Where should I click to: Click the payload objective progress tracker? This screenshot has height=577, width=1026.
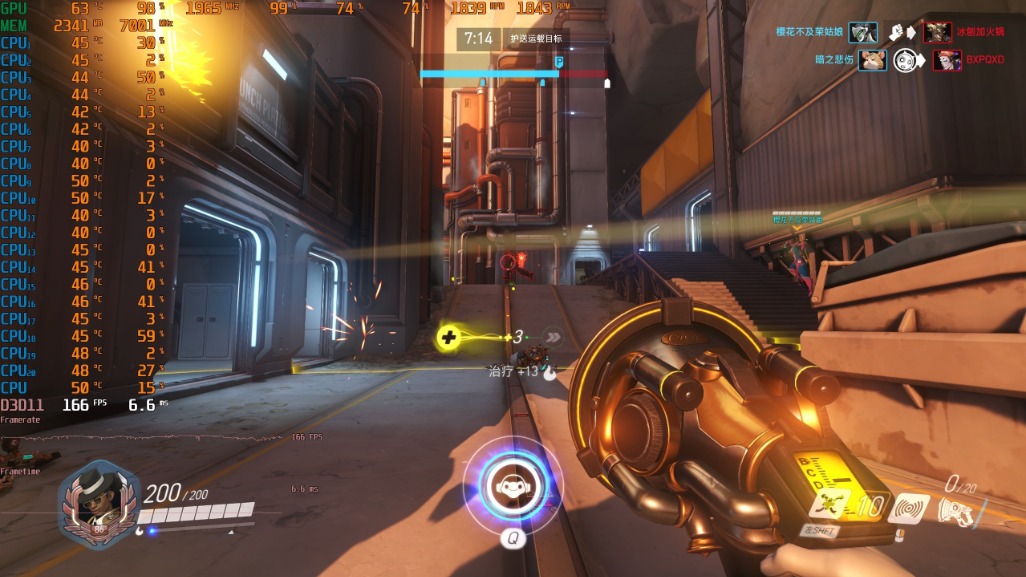pos(513,73)
